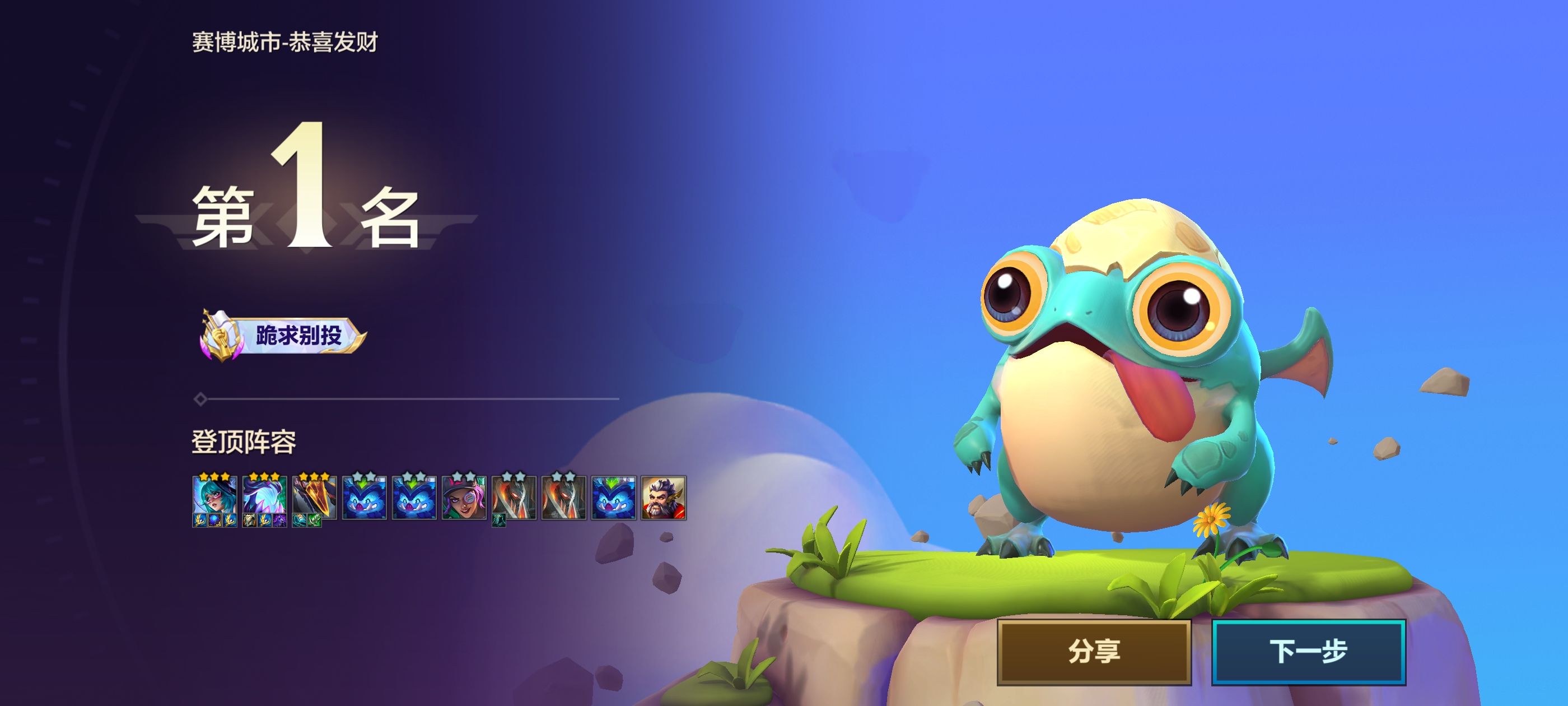
Task: Click the grey-bearded champion portrait
Action: click(664, 497)
